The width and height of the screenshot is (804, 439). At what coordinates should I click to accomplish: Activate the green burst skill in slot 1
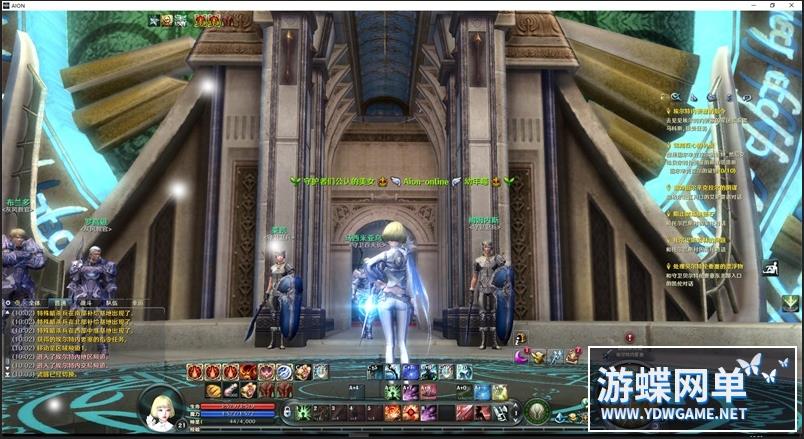(x=301, y=412)
